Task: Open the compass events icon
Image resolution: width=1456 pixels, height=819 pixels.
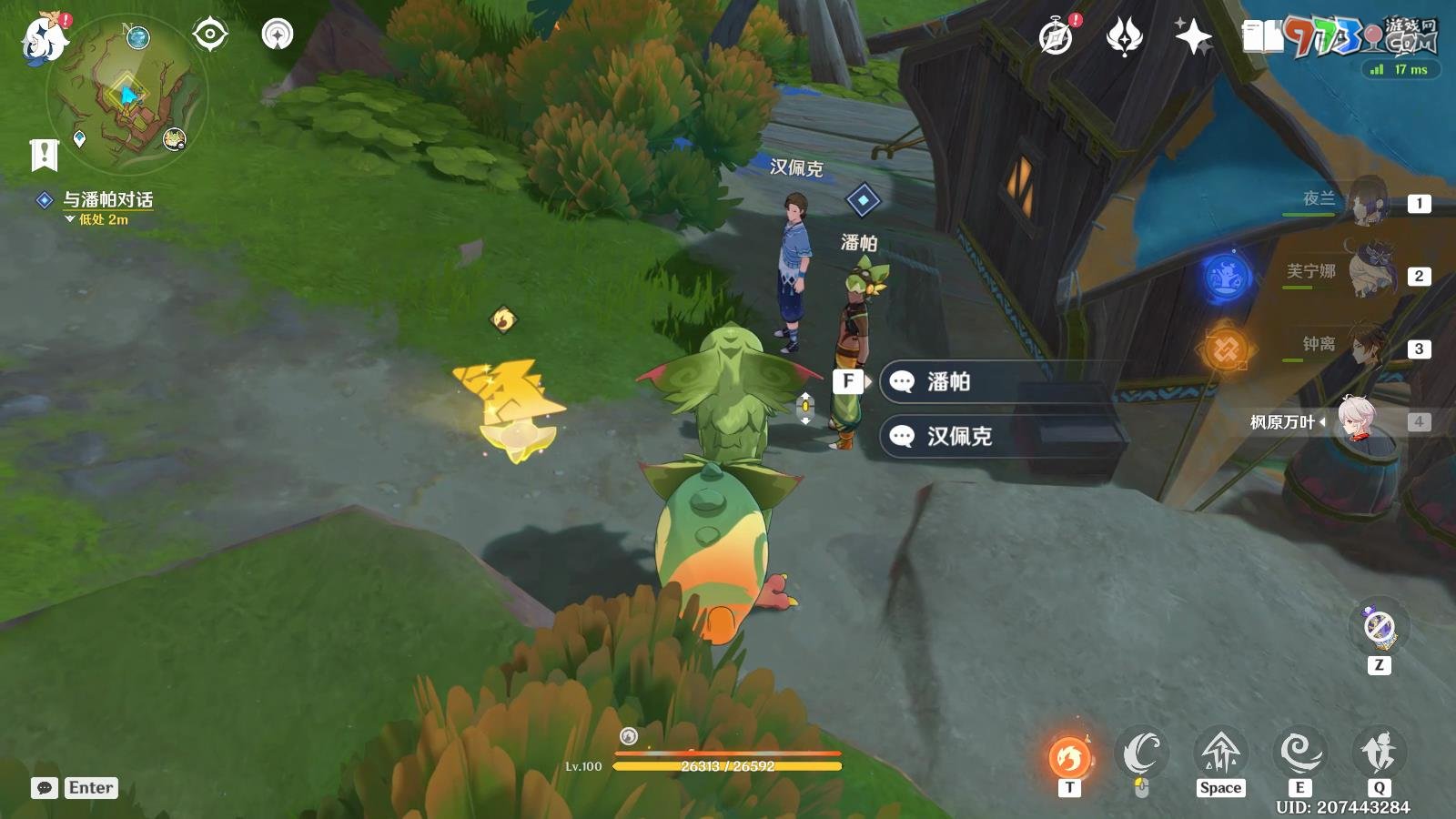Action: point(1057,37)
